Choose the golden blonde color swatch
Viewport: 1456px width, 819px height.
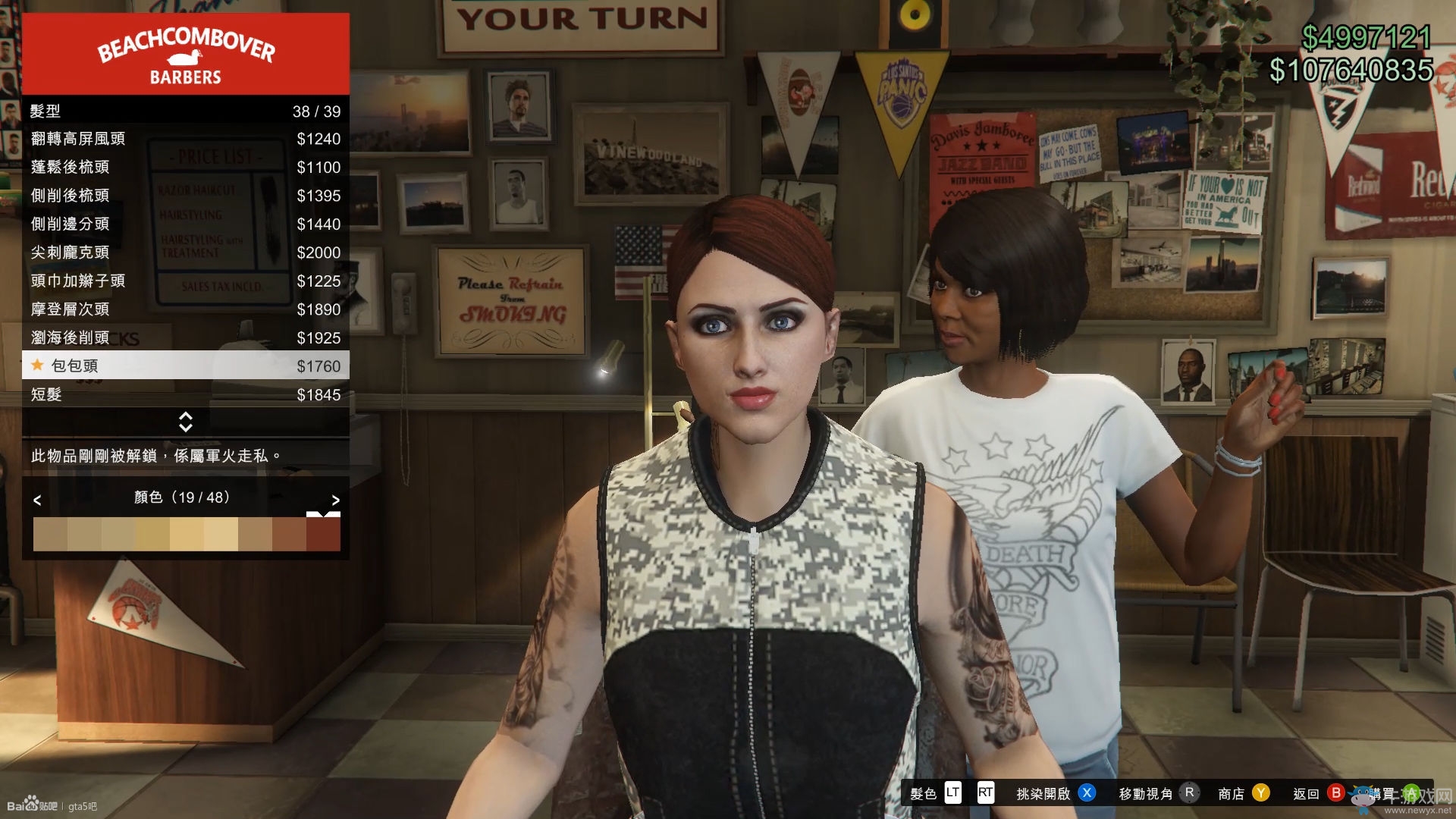152,535
